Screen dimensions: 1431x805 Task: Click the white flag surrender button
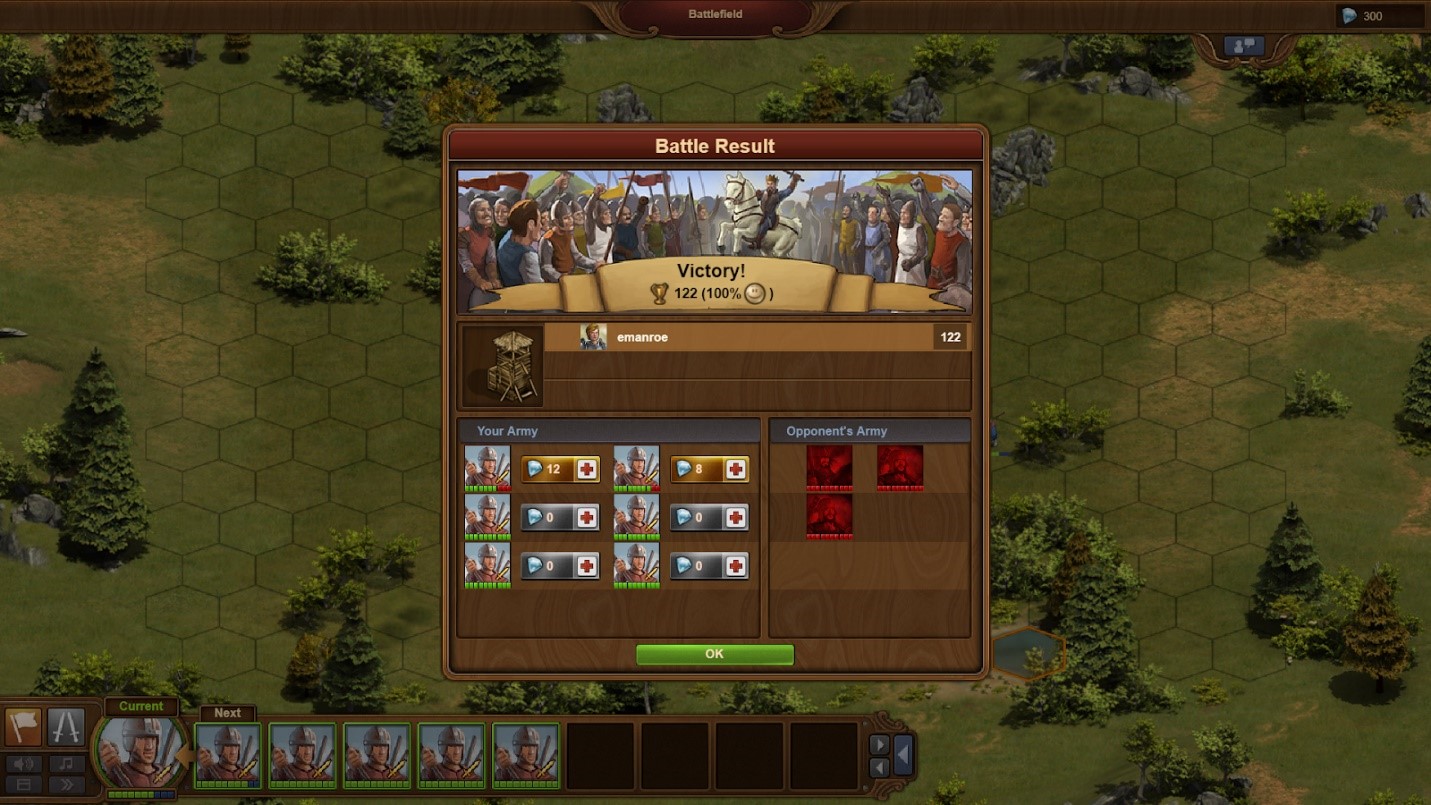coord(23,727)
